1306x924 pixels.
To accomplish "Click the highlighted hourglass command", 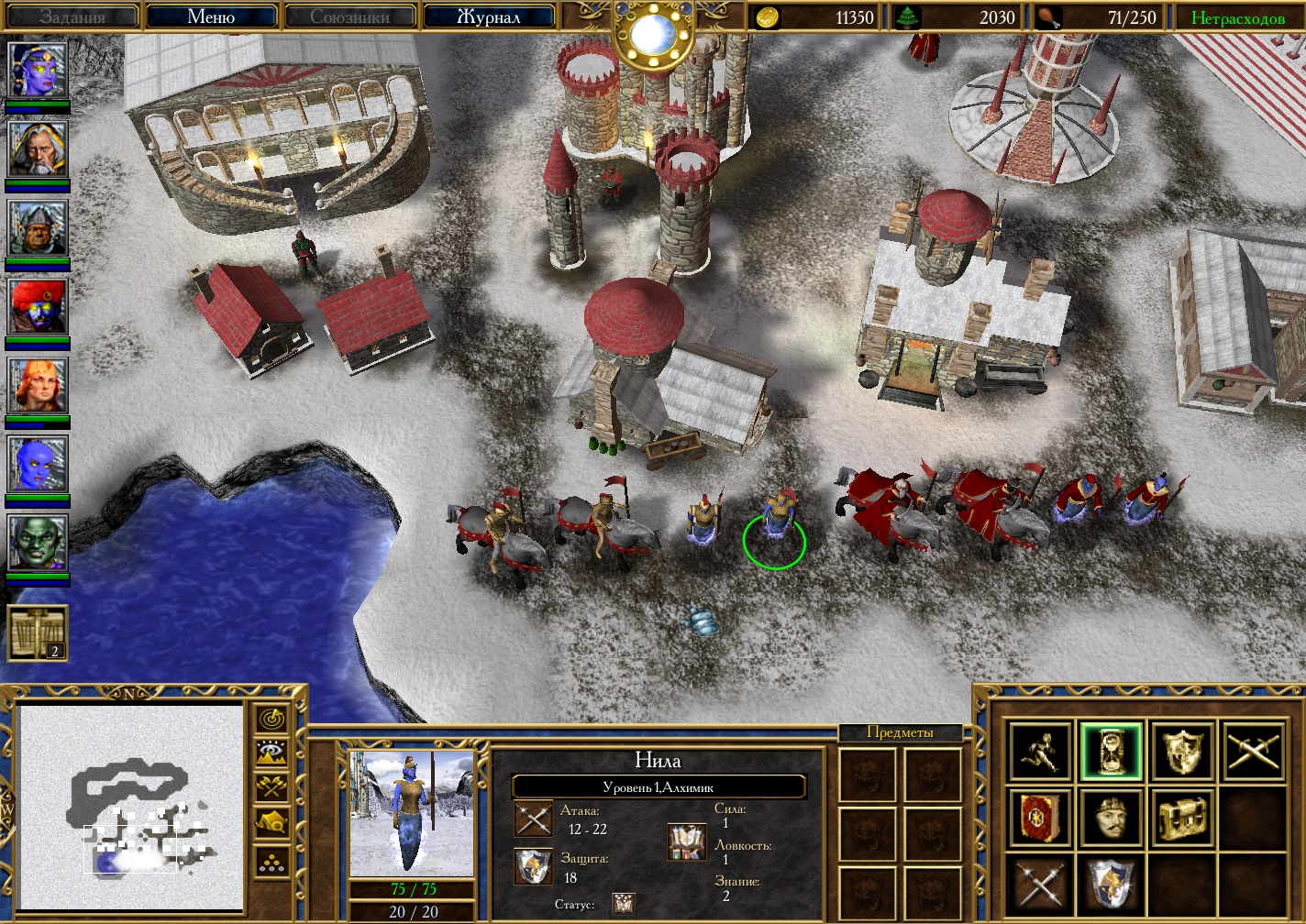I will 1111,752.
